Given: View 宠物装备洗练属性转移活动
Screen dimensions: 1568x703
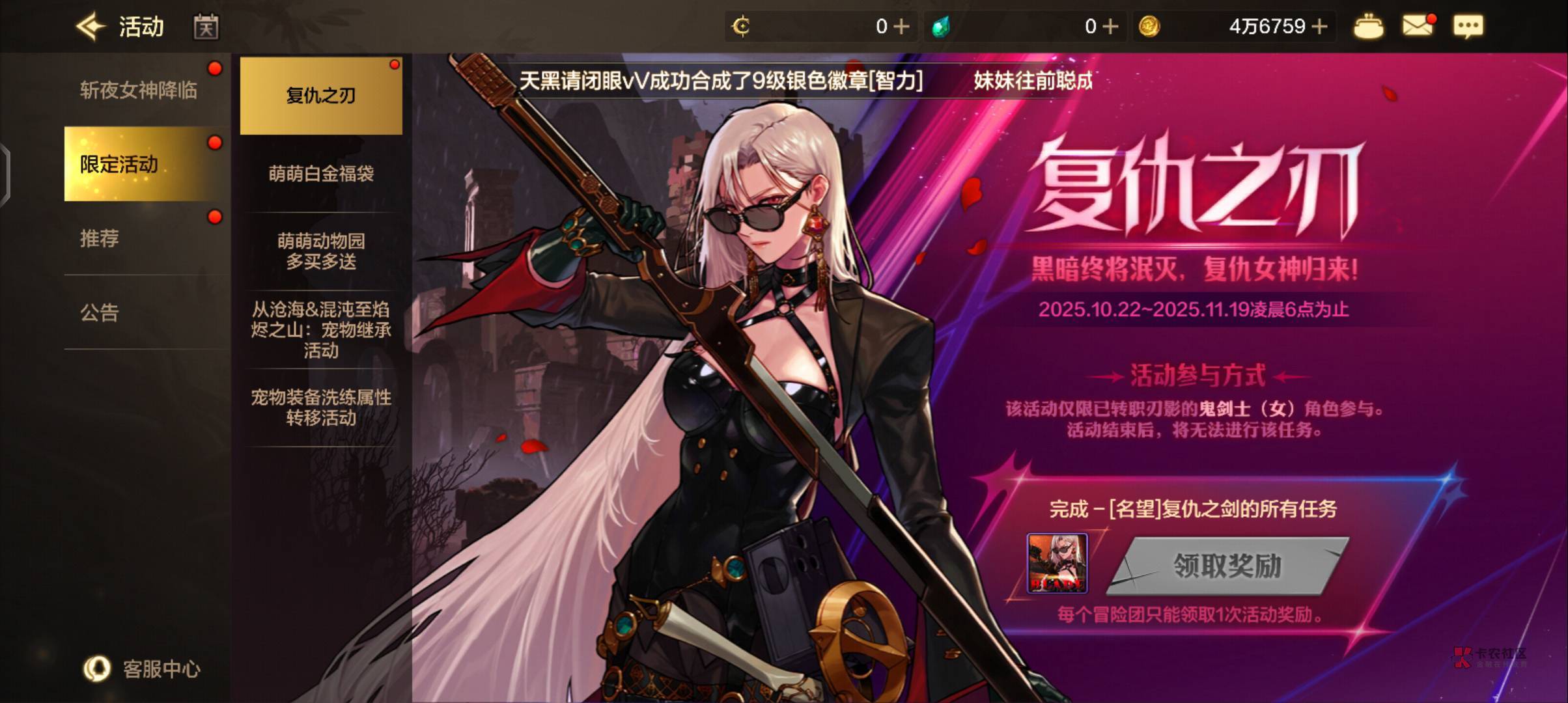Looking at the screenshot, I should 321,407.
